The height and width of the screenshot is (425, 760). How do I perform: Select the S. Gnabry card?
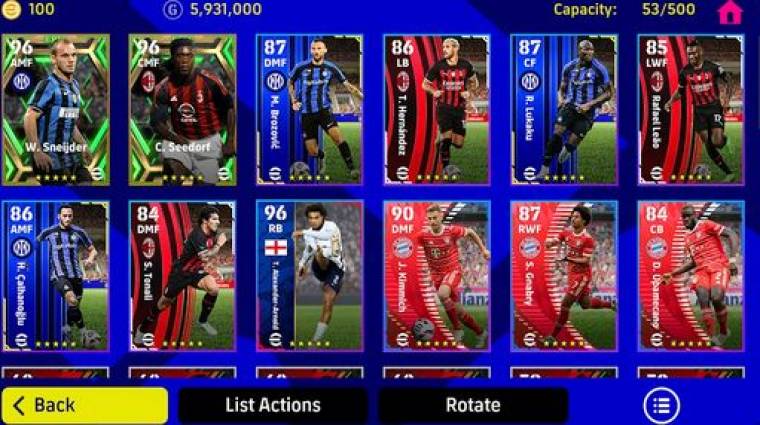[x=564, y=276]
